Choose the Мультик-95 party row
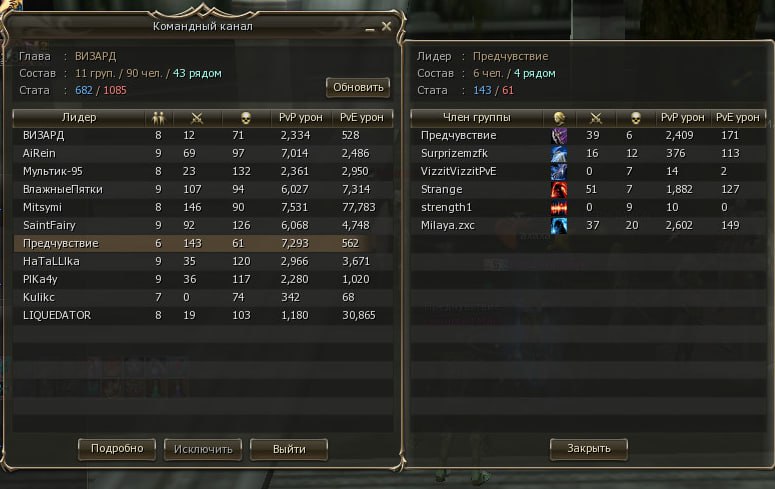 click(x=200, y=171)
